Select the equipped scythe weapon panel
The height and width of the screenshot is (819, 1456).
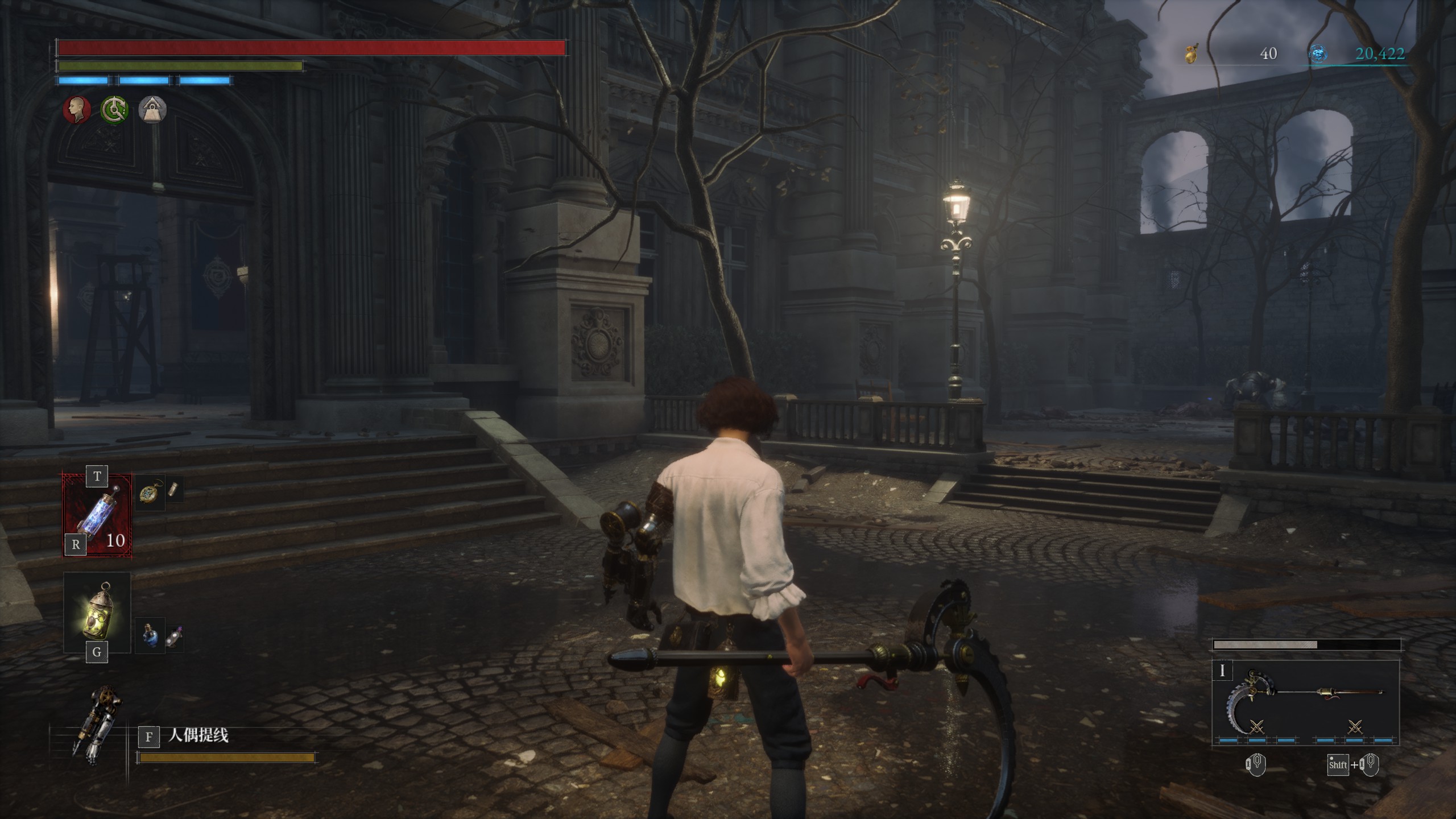tap(1305, 703)
